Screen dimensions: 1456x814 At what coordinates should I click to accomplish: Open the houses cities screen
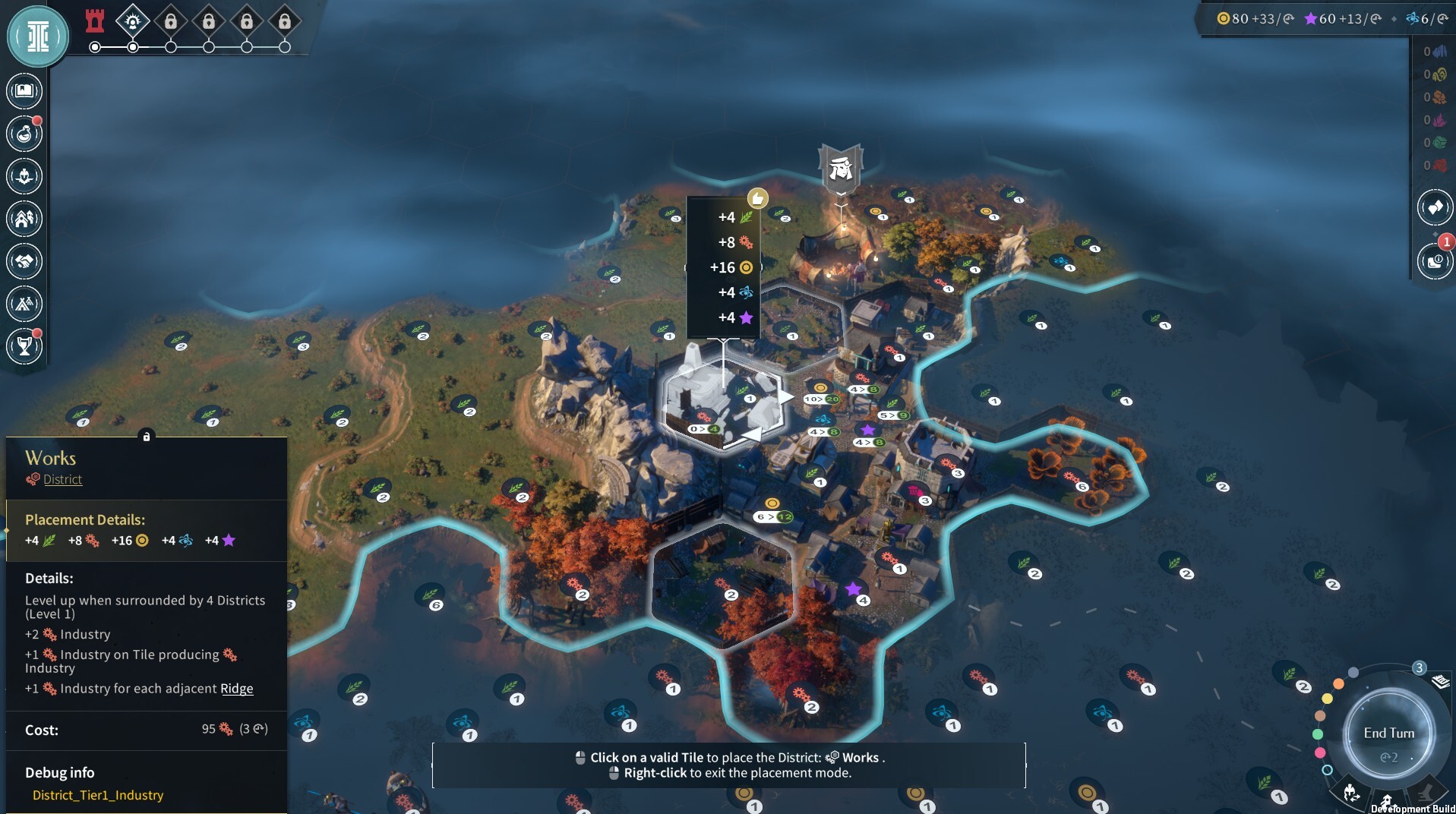(x=24, y=219)
